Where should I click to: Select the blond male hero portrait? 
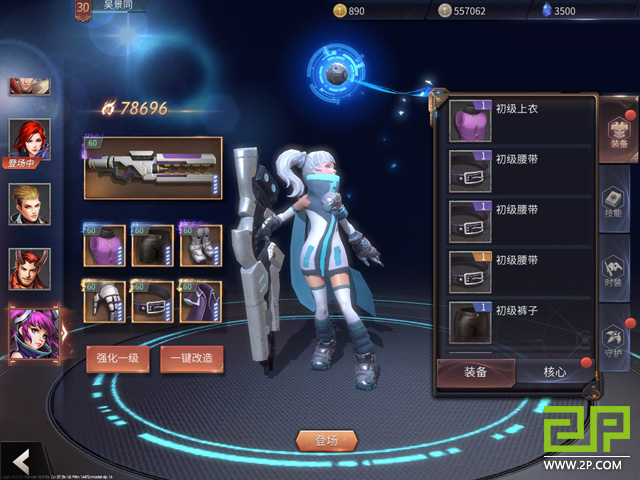pos(30,203)
